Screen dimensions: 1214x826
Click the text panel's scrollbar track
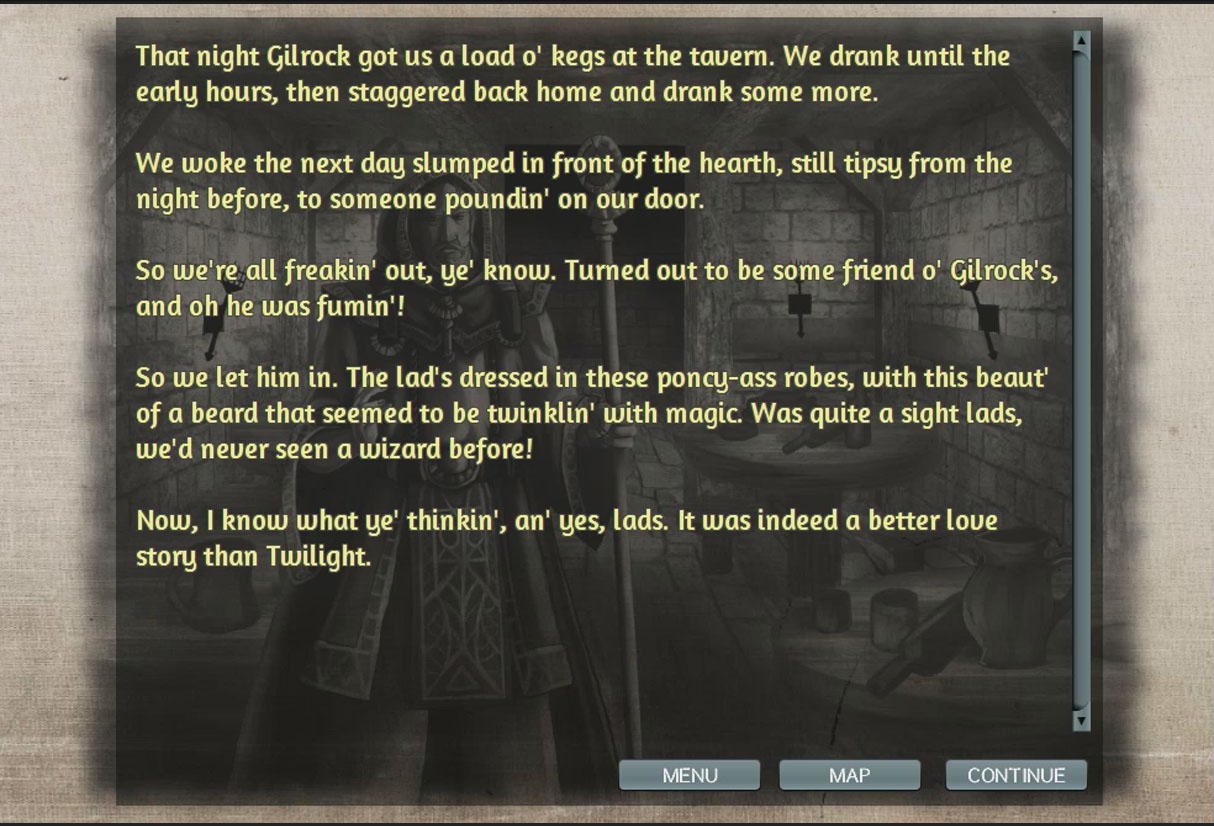point(1080,380)
